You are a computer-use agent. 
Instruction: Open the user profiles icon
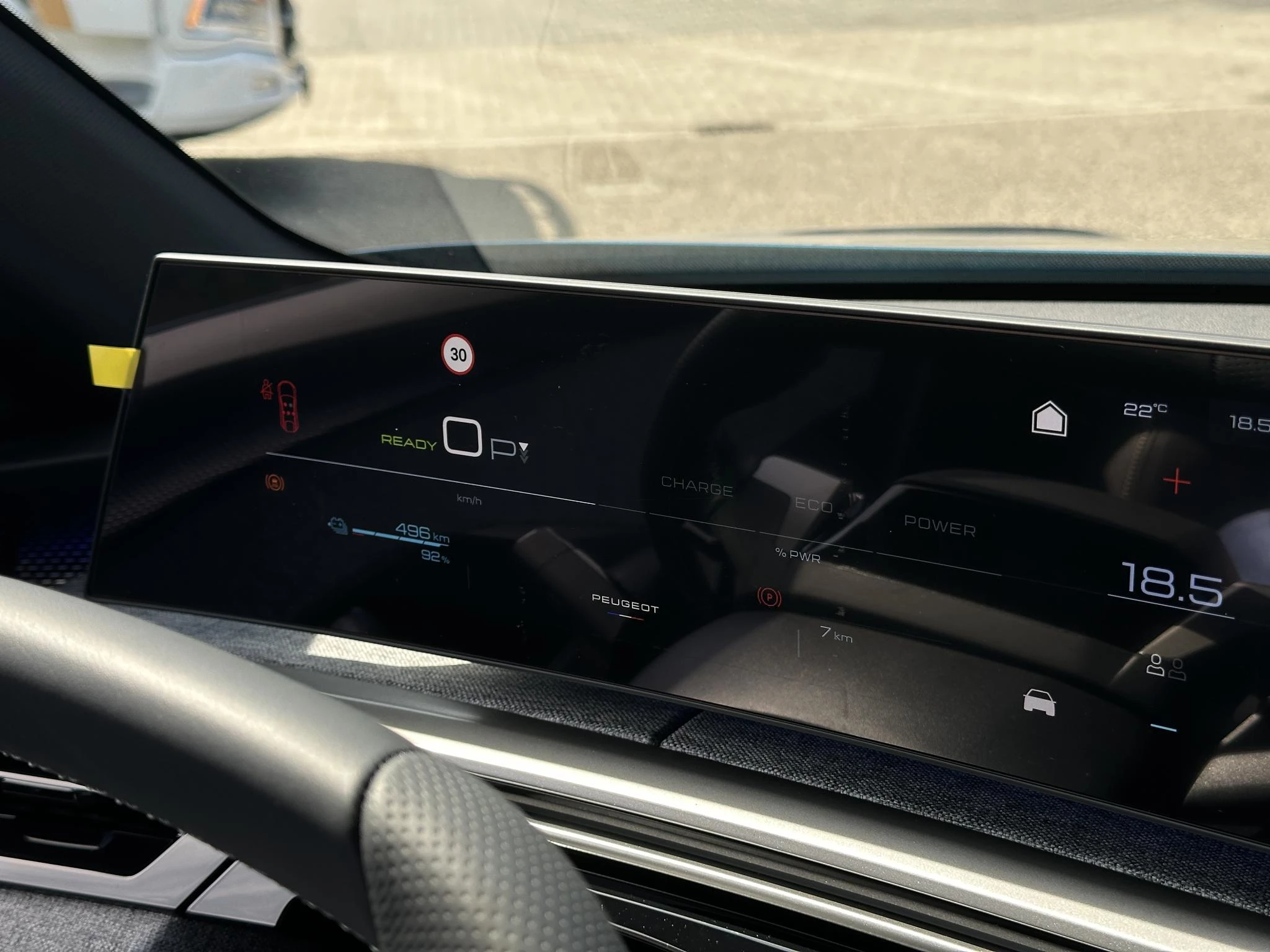coord(1165,666)
